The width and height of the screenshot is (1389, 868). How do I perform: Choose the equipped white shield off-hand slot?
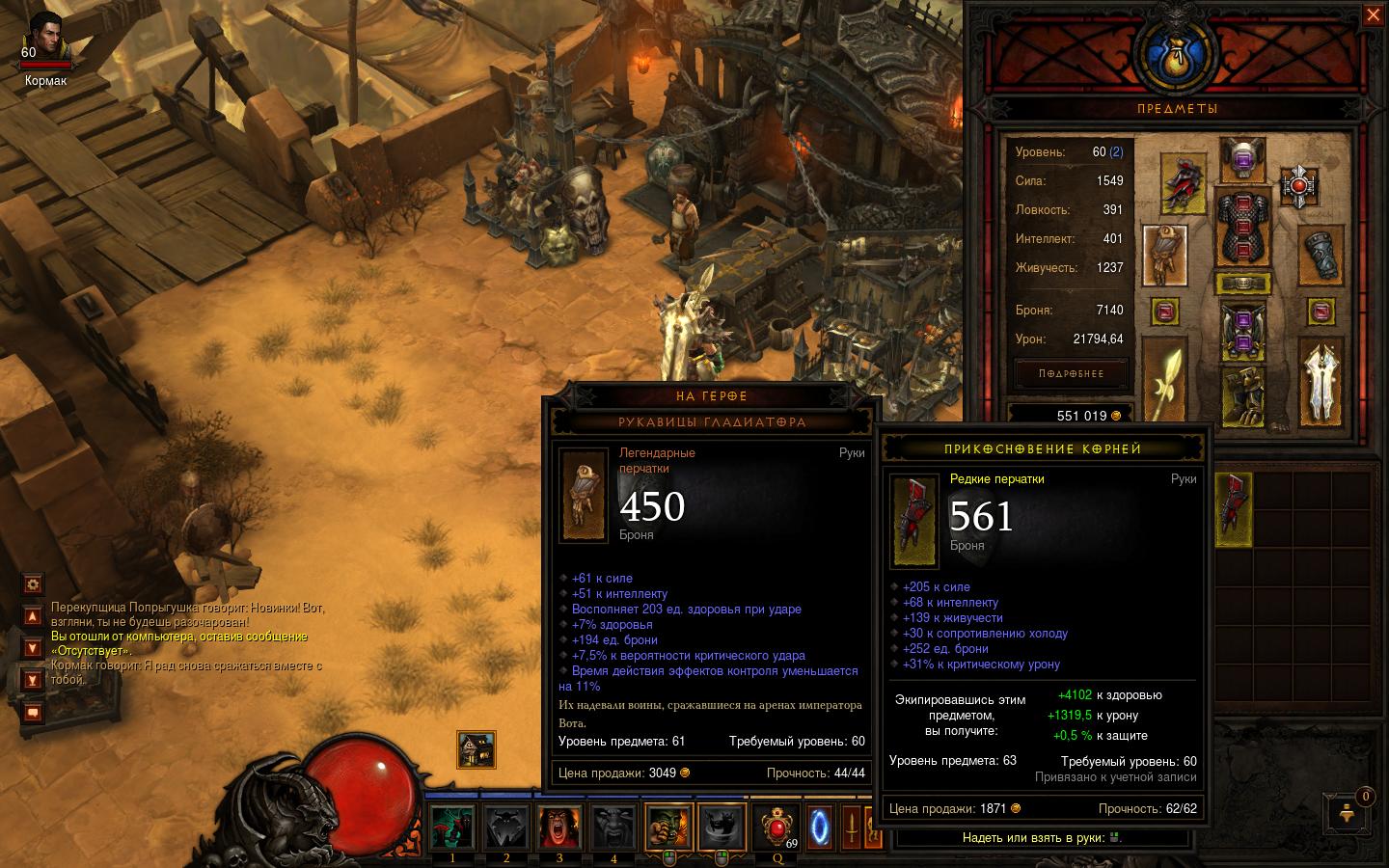(x=1321, y=381)
